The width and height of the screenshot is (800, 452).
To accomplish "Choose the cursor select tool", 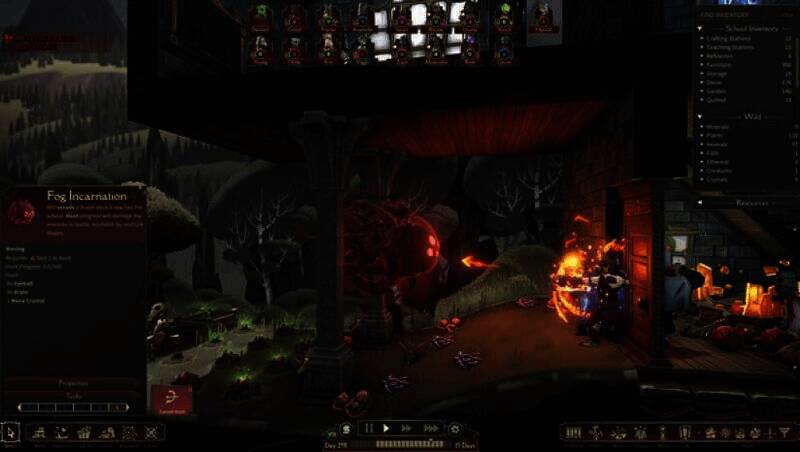I will click(x=11, y=432).
